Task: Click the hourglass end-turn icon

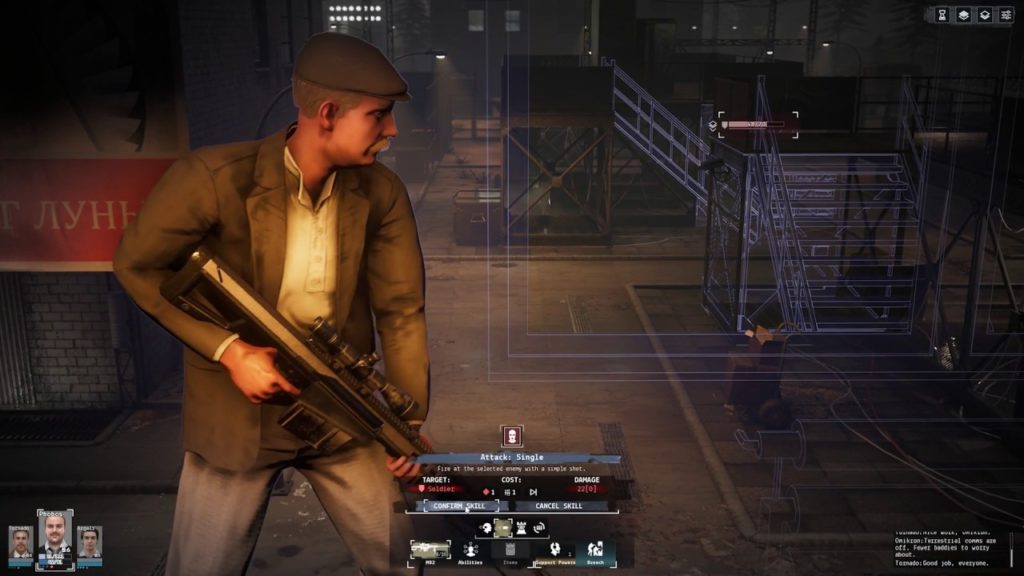Action: click(x=942, y=15)
